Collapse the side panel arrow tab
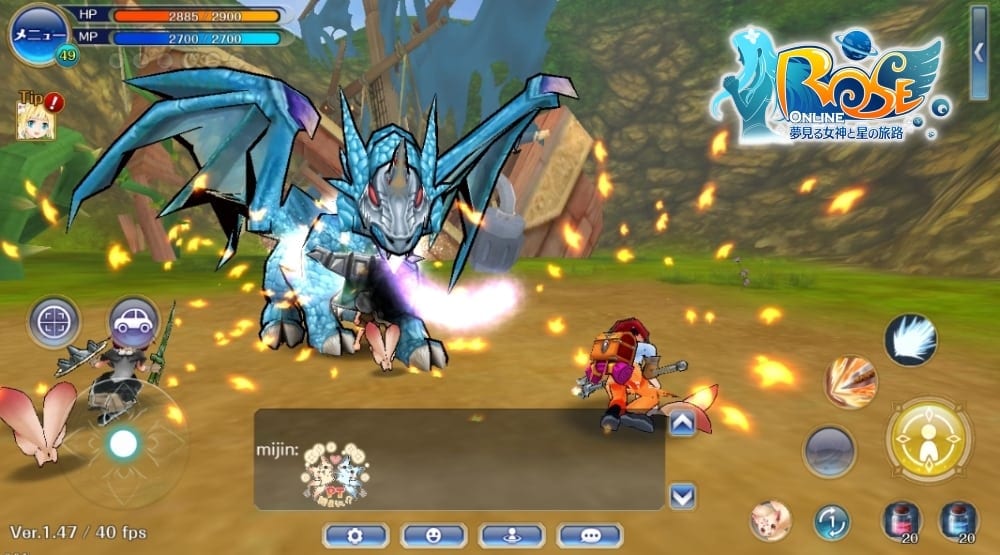Viewport: 1000px width, 555px height. [979, 52]
